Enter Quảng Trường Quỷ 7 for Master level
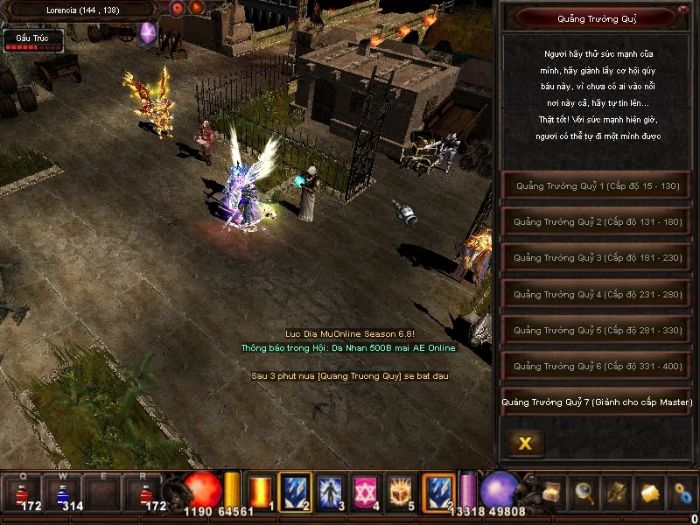The image size is (700, 525). pyautogui.click(x=597, y=402)
